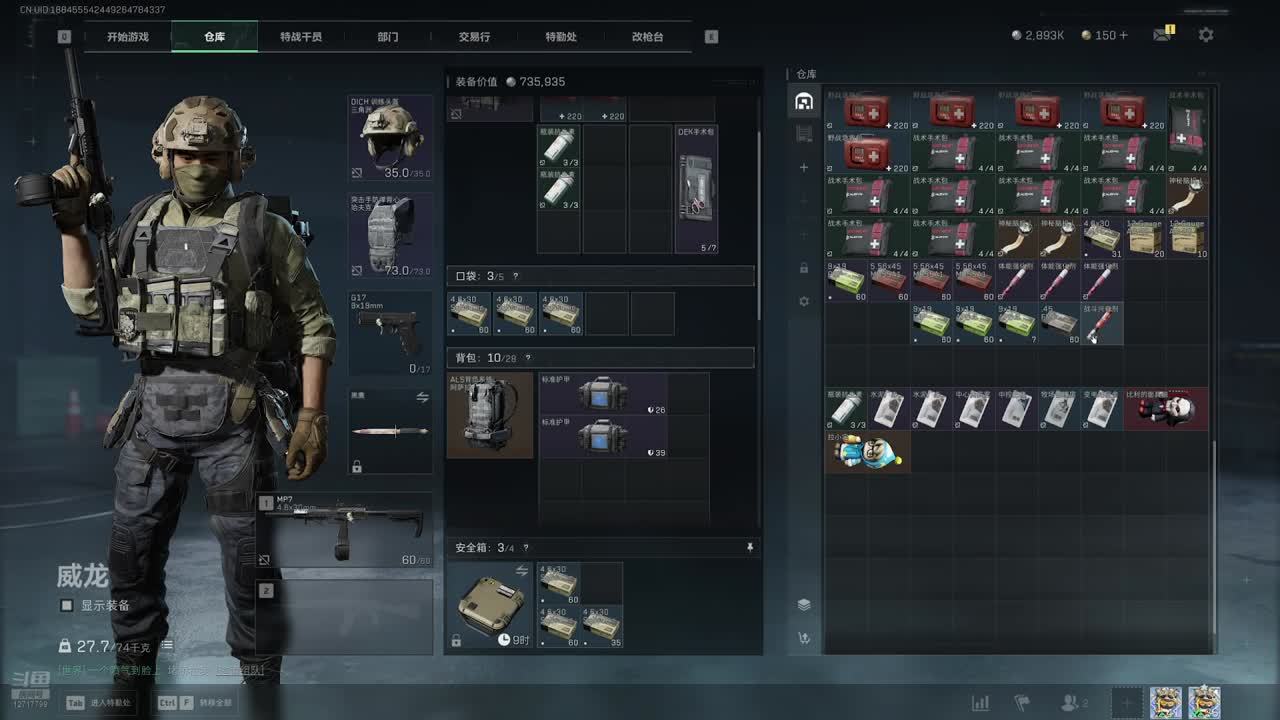
Task: Click the G17 pistol slot
Action: click(x=390, y=333)
